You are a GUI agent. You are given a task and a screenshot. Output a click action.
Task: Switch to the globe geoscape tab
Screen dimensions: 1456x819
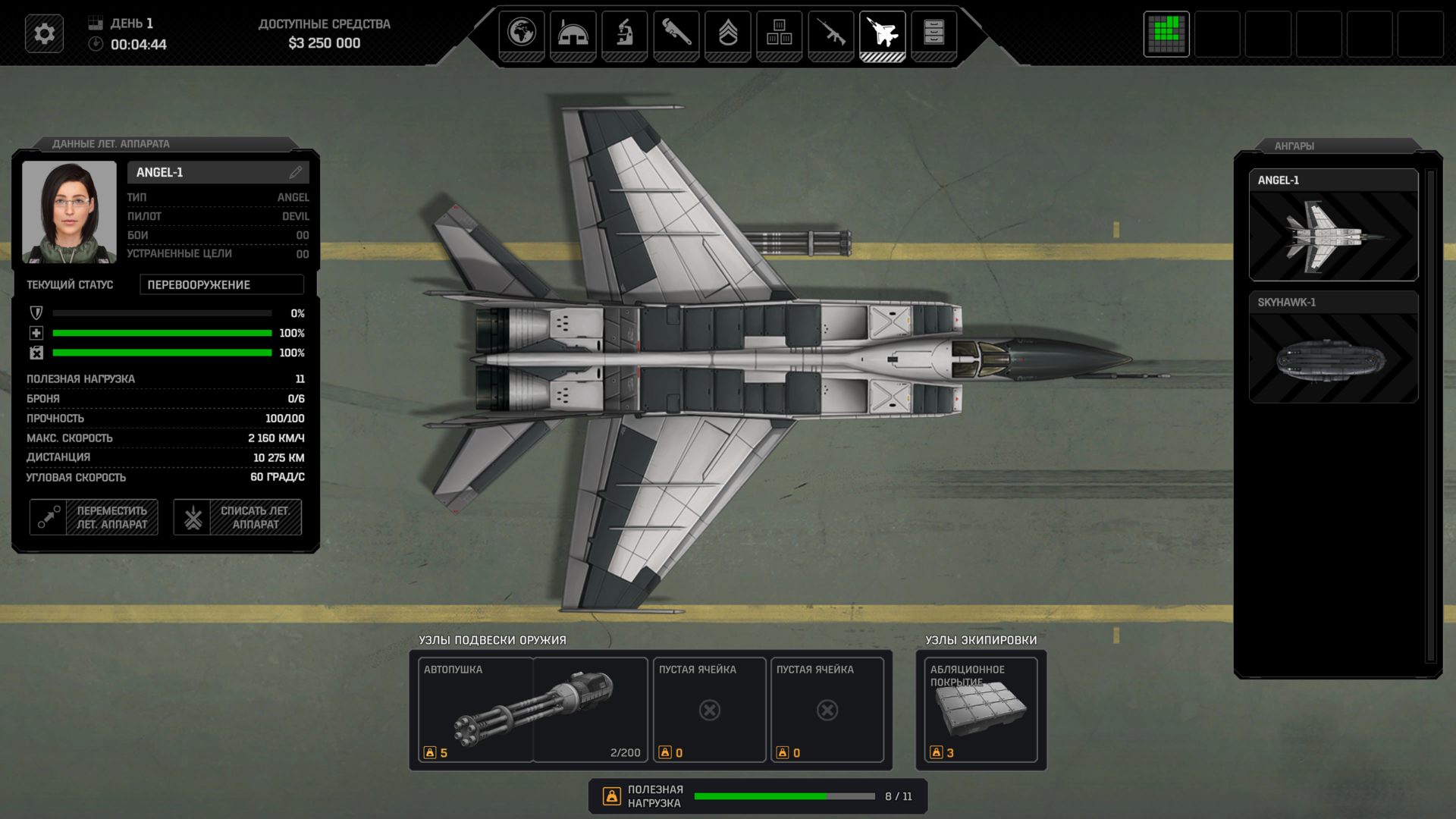pos(522,34)
